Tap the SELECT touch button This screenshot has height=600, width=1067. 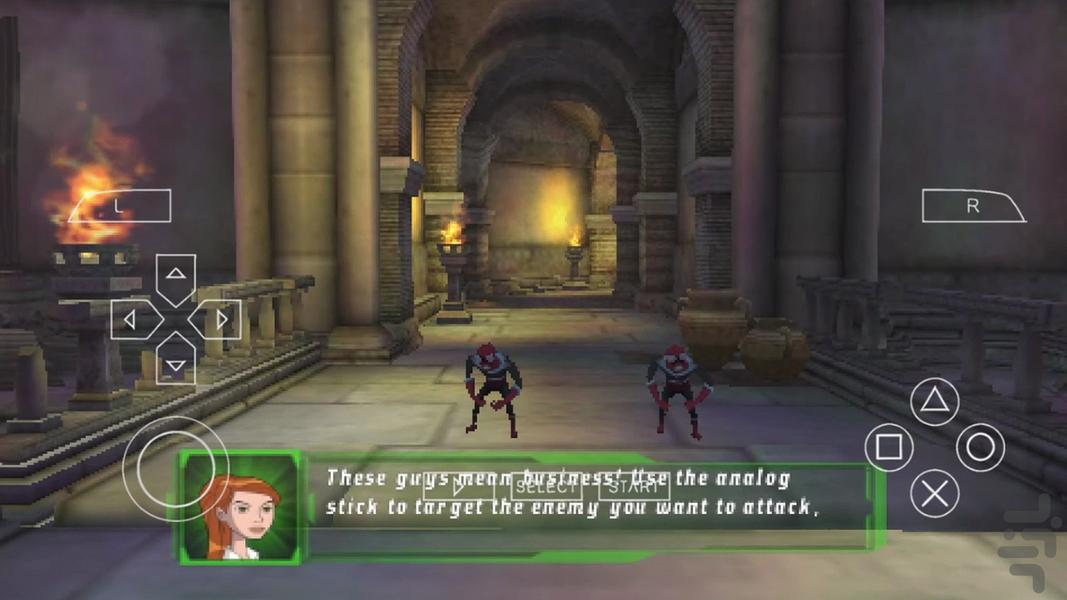pos(546,487)
